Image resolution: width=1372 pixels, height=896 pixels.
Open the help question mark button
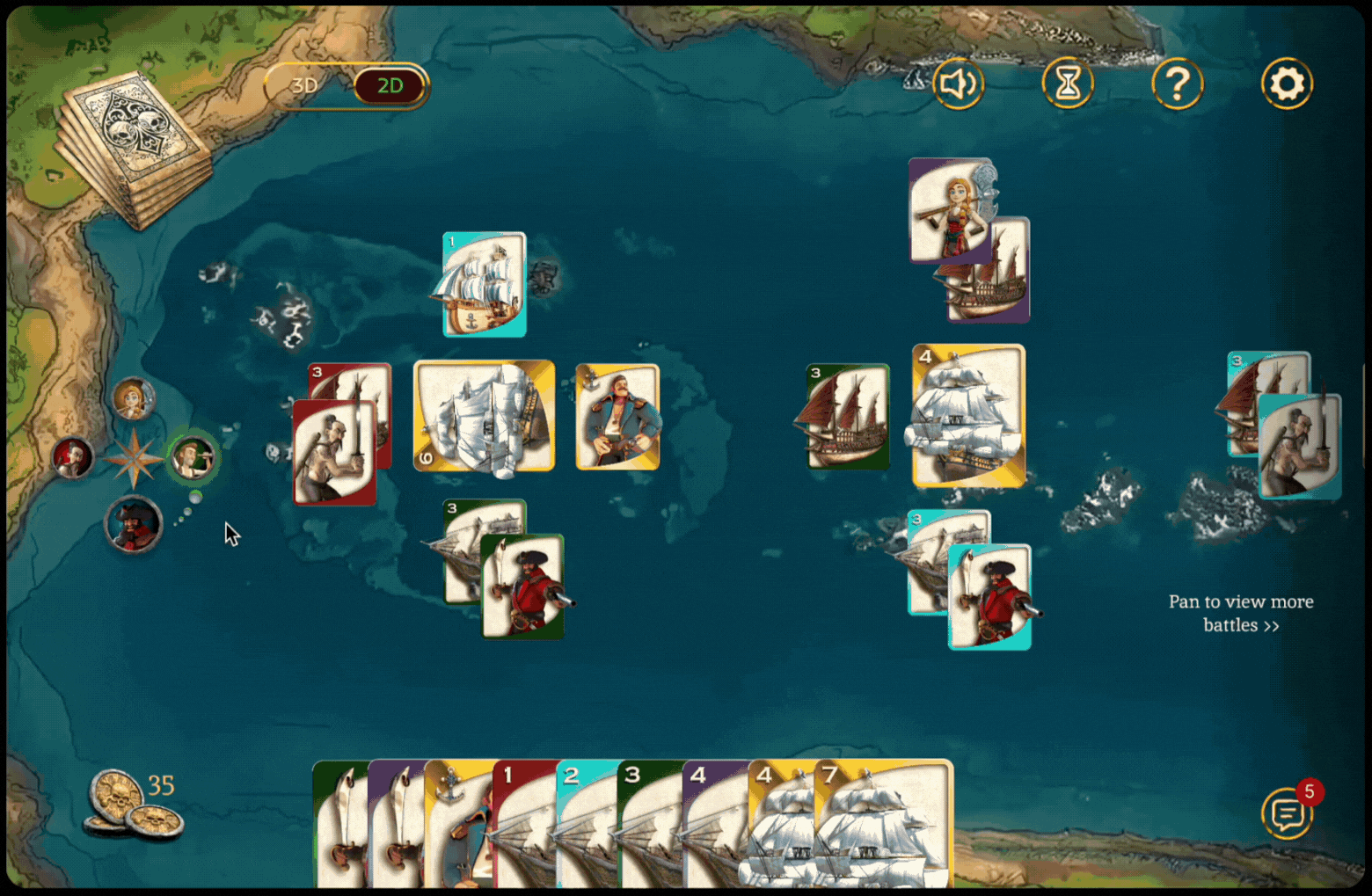pos(1177,84)
